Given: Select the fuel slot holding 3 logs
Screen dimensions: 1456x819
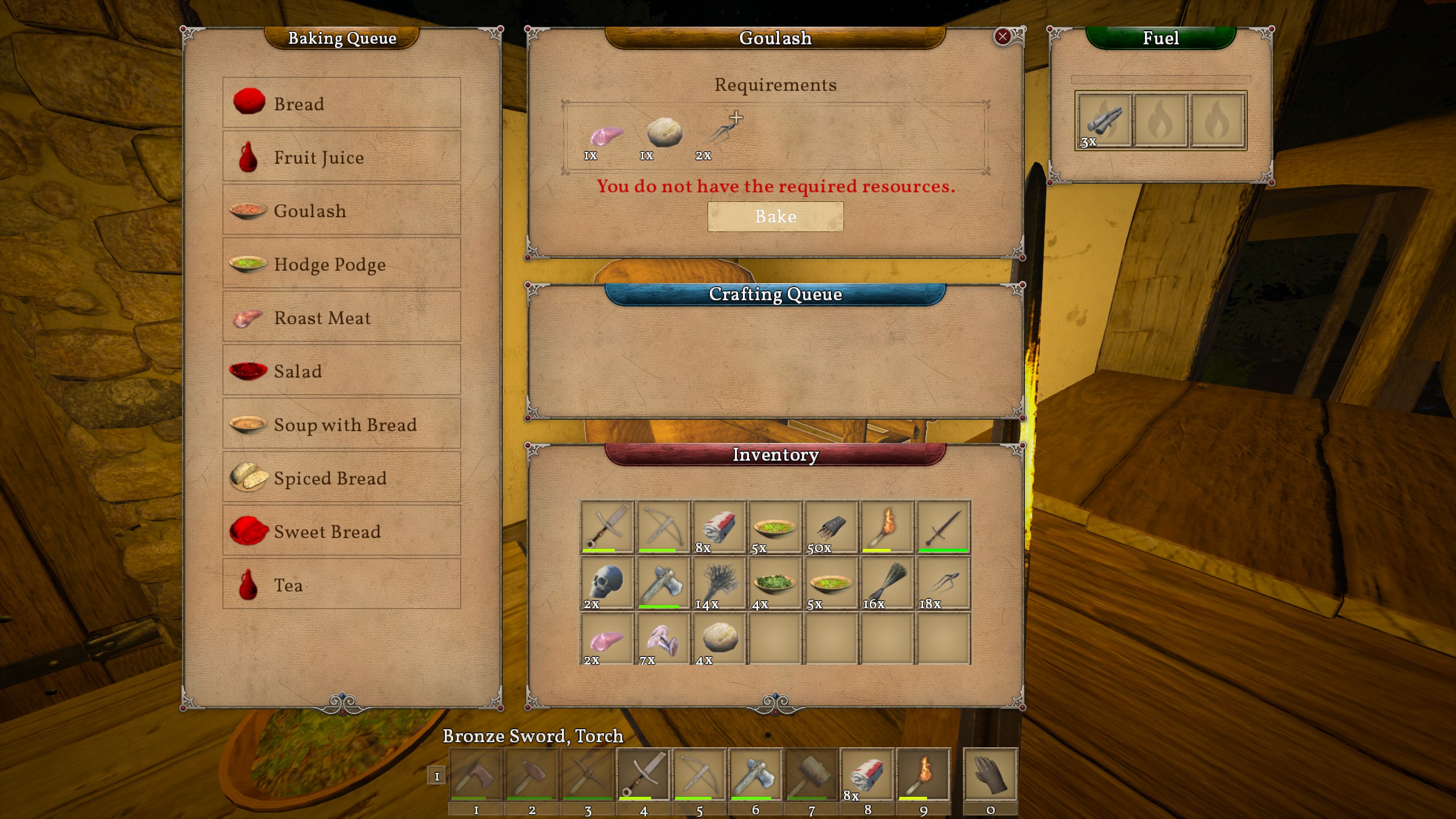Looking at the screenshot, I should click(1103, 121).
